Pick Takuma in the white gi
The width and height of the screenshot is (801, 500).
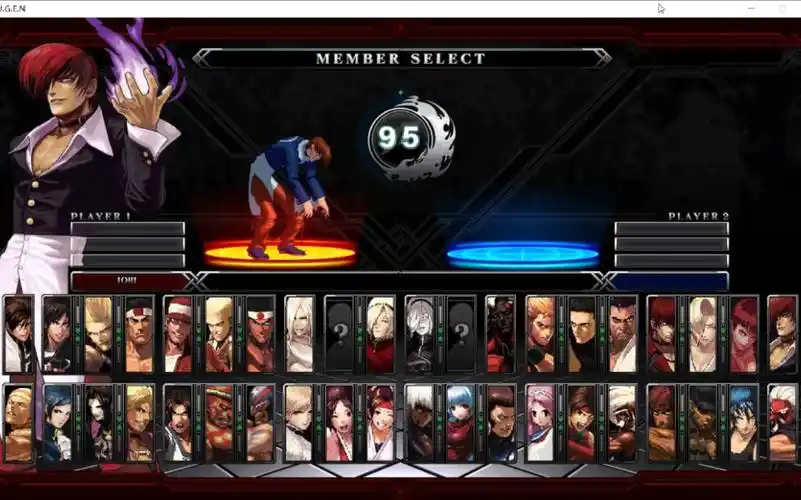coord(622,334)
